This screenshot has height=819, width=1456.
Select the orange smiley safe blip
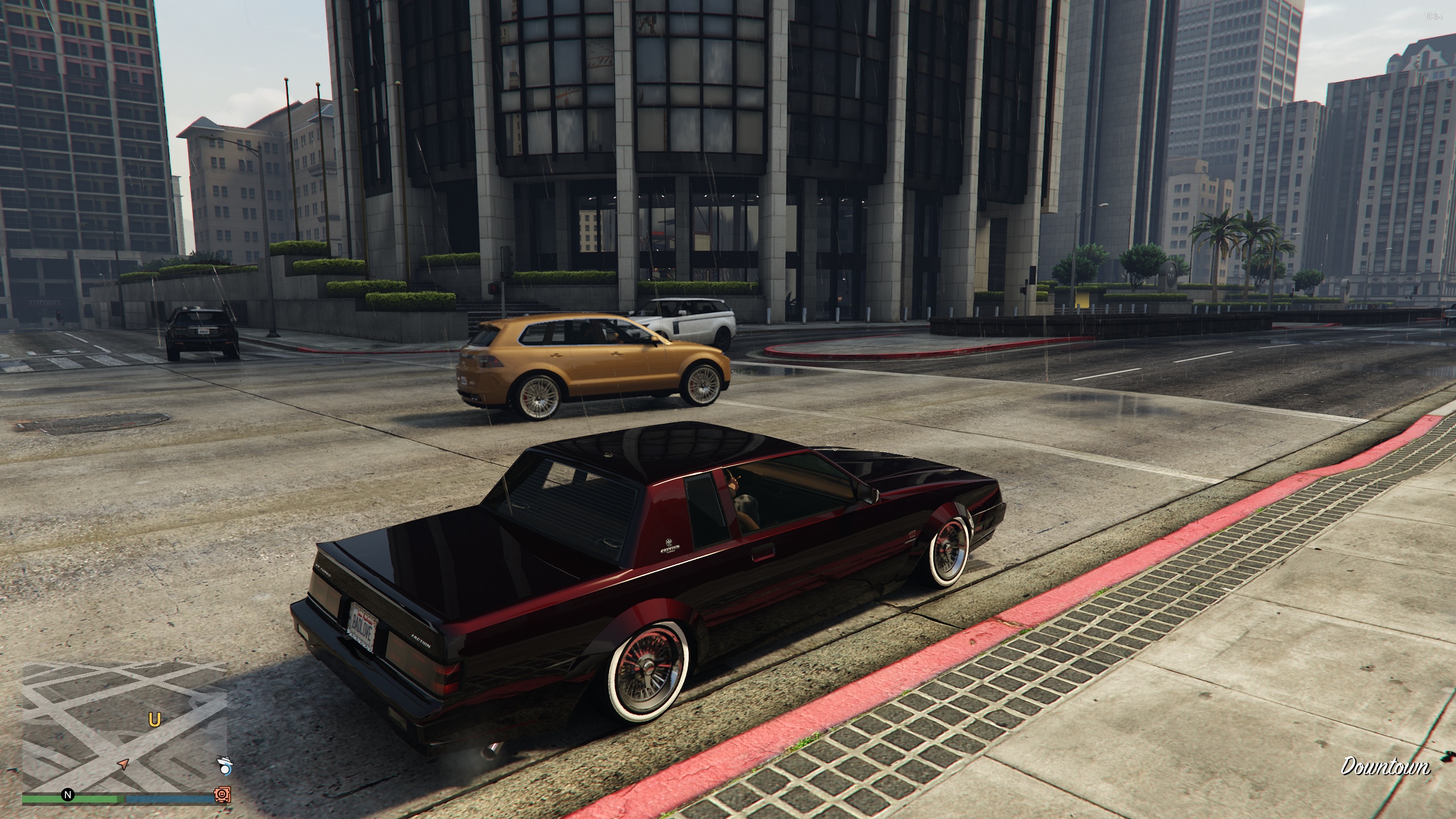[222, 795]
